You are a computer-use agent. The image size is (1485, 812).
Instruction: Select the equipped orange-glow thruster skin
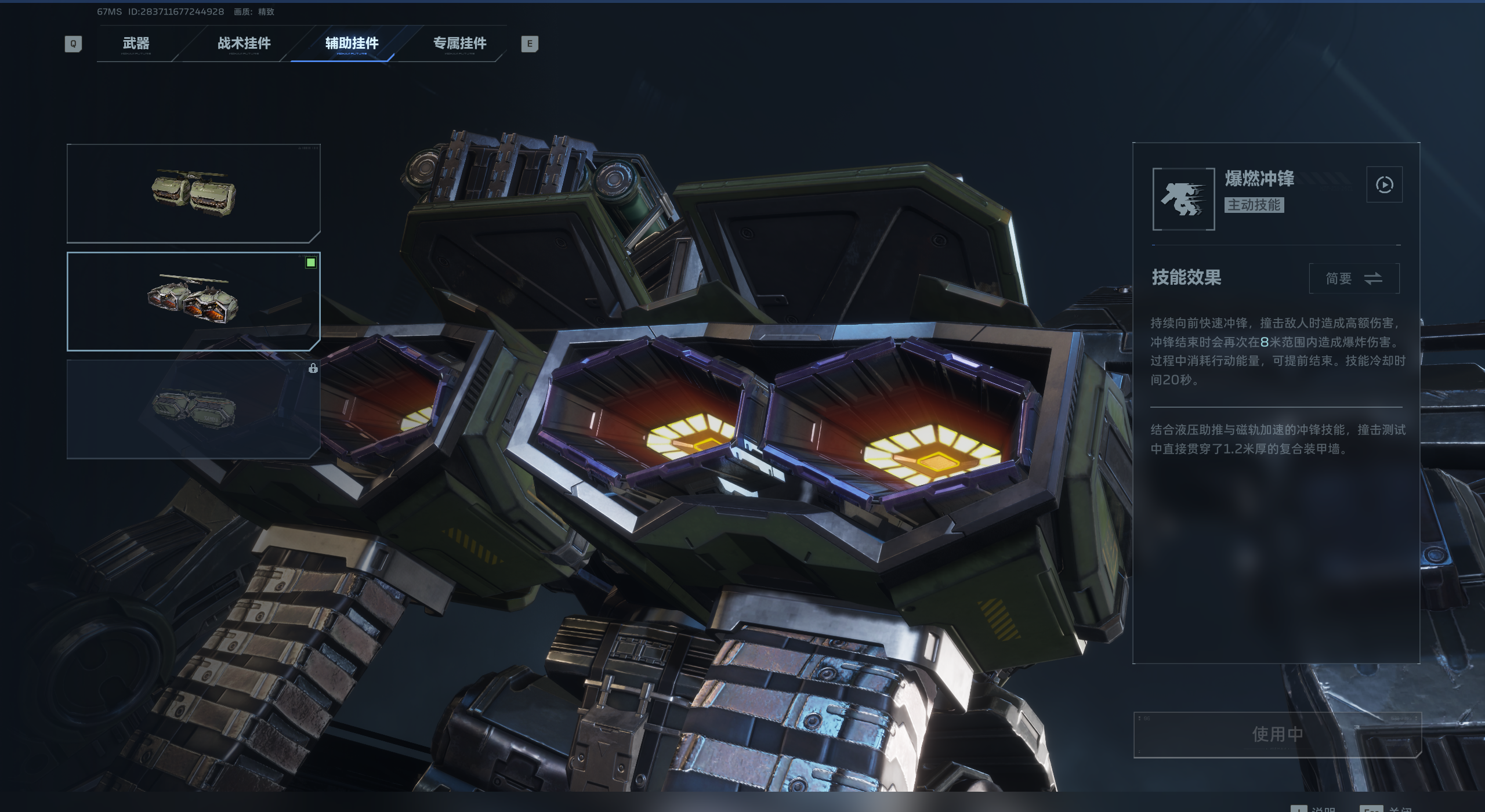click(194, 302)
